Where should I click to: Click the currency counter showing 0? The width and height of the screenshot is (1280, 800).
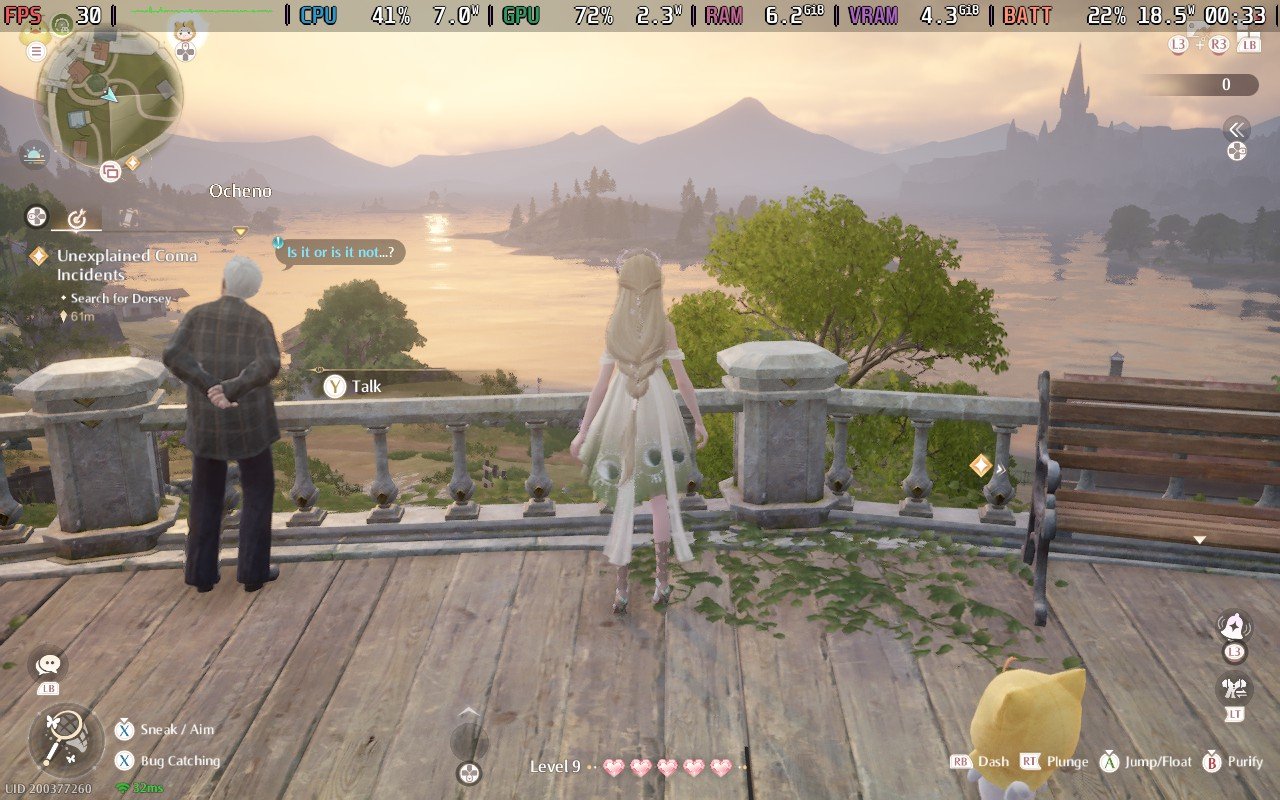click(1200, 85)
